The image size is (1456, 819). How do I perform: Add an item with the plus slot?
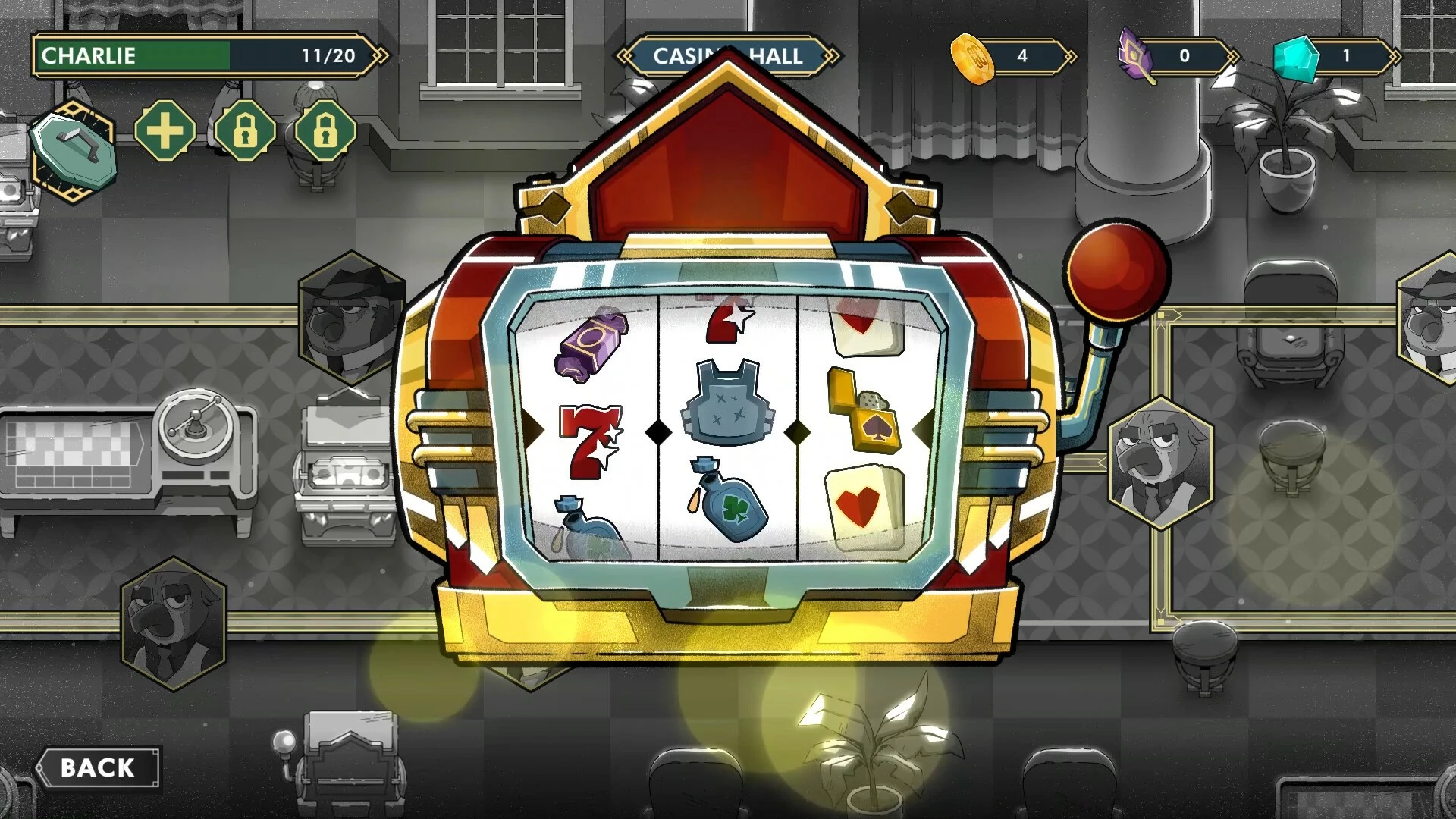click(x=165, y=131)
